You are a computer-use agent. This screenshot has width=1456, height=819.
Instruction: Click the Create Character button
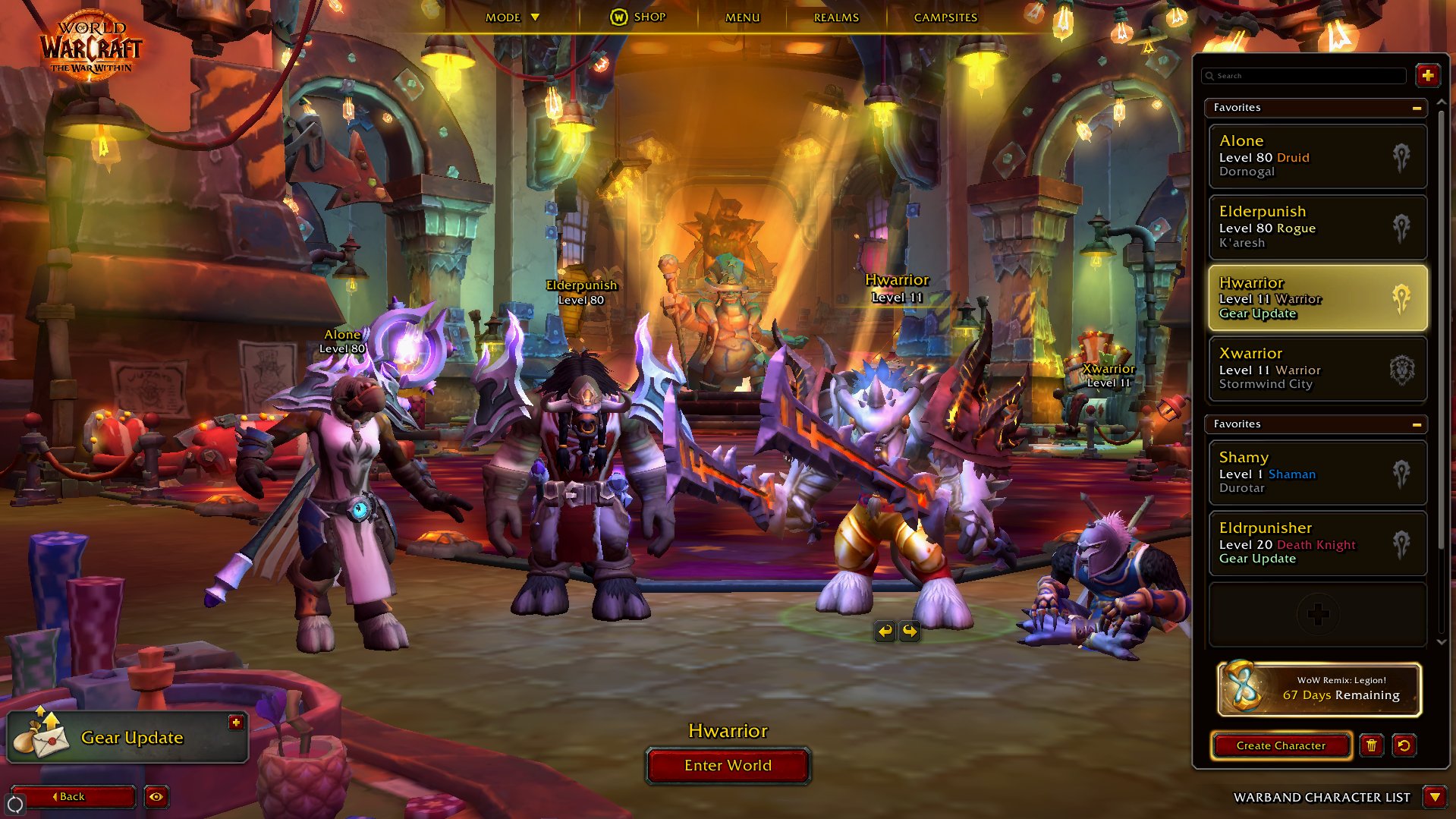tap(1281, 745)
